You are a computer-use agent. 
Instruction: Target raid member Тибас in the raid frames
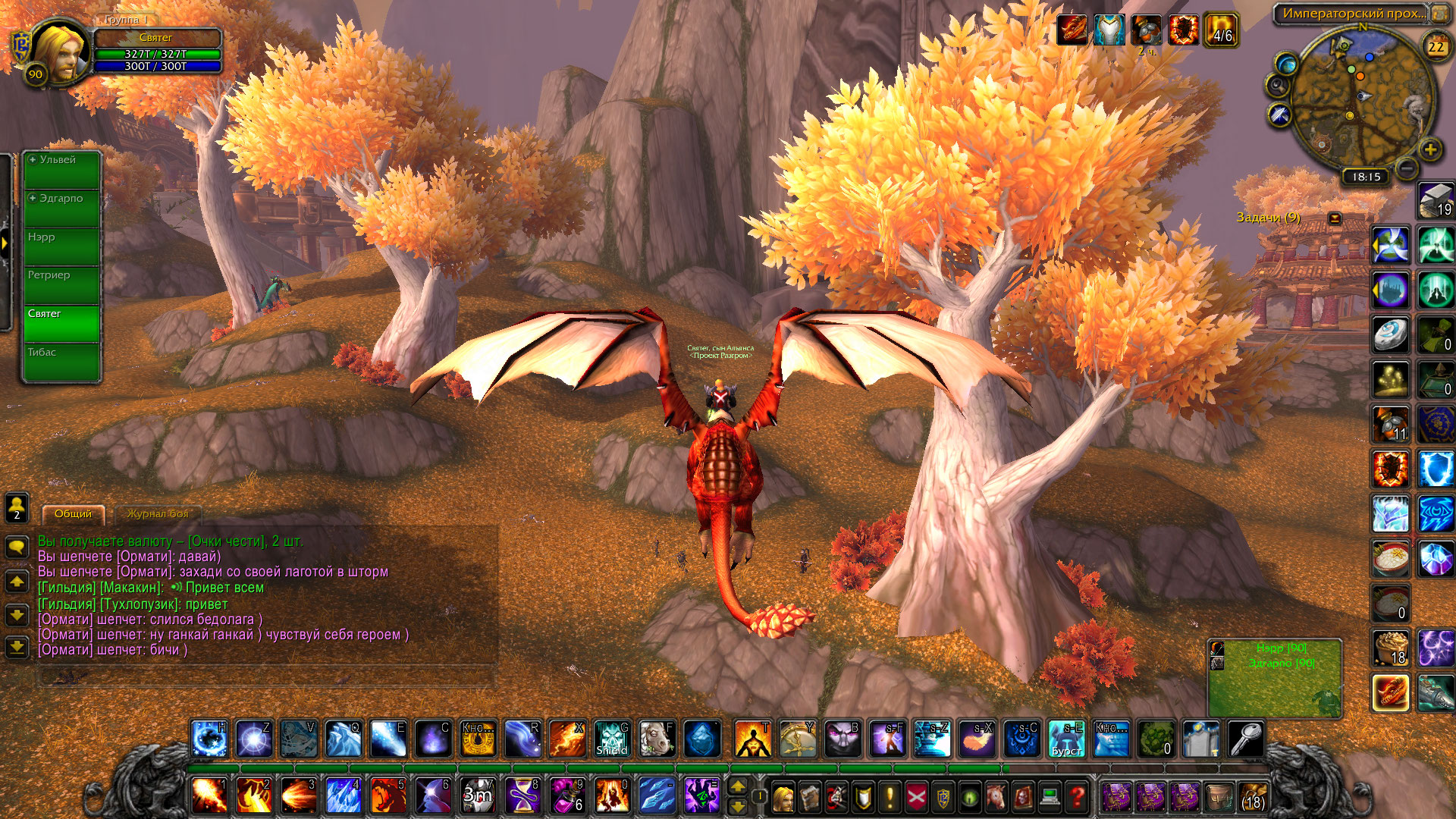coord(61,362)
